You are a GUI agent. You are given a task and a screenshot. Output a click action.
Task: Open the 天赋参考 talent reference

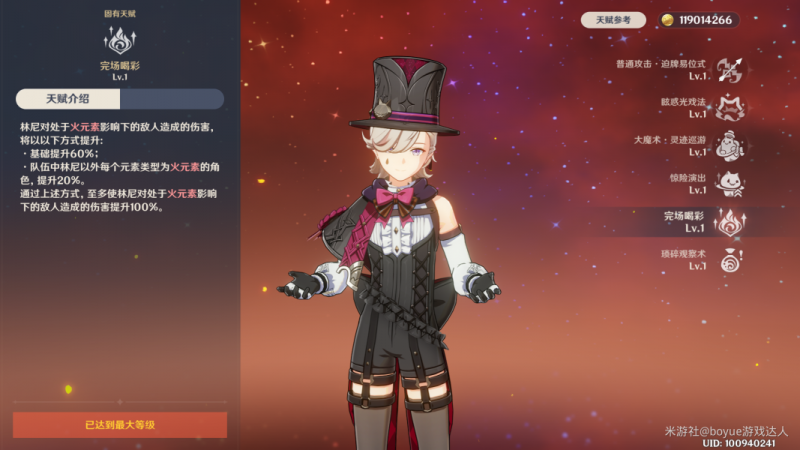click(x=614, y=20)
